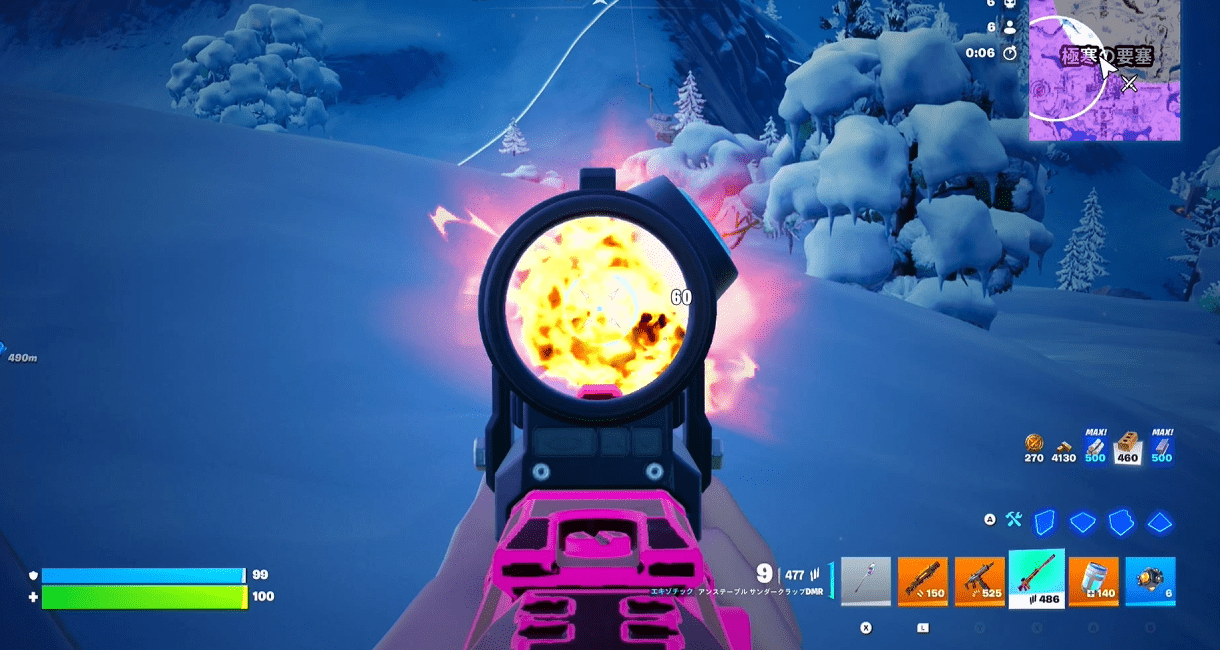Click the crossed swords marker on the minimap

coord(1129,84)
